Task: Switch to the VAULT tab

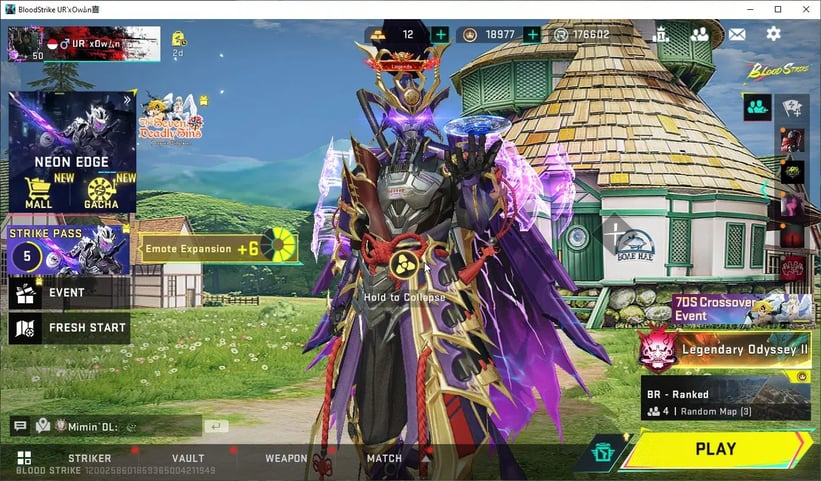Action: pyautogui.click(x=188, y=459)
